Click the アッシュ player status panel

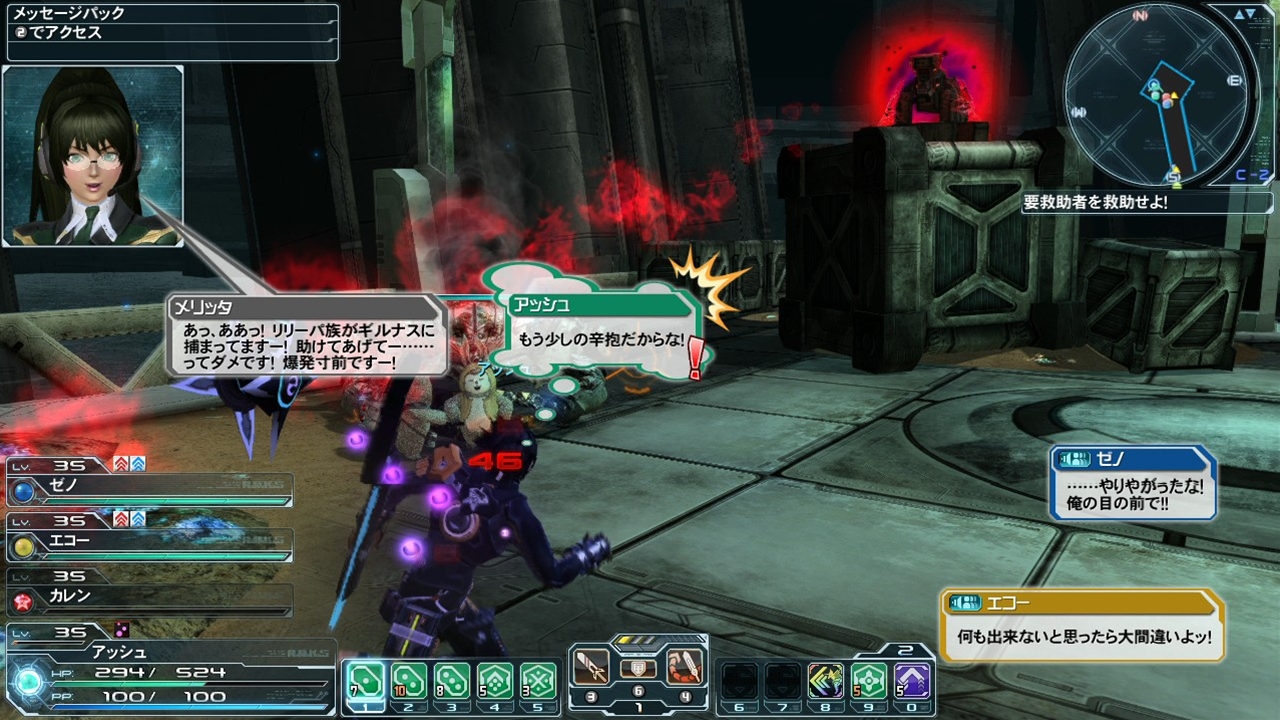pos(170,668)
